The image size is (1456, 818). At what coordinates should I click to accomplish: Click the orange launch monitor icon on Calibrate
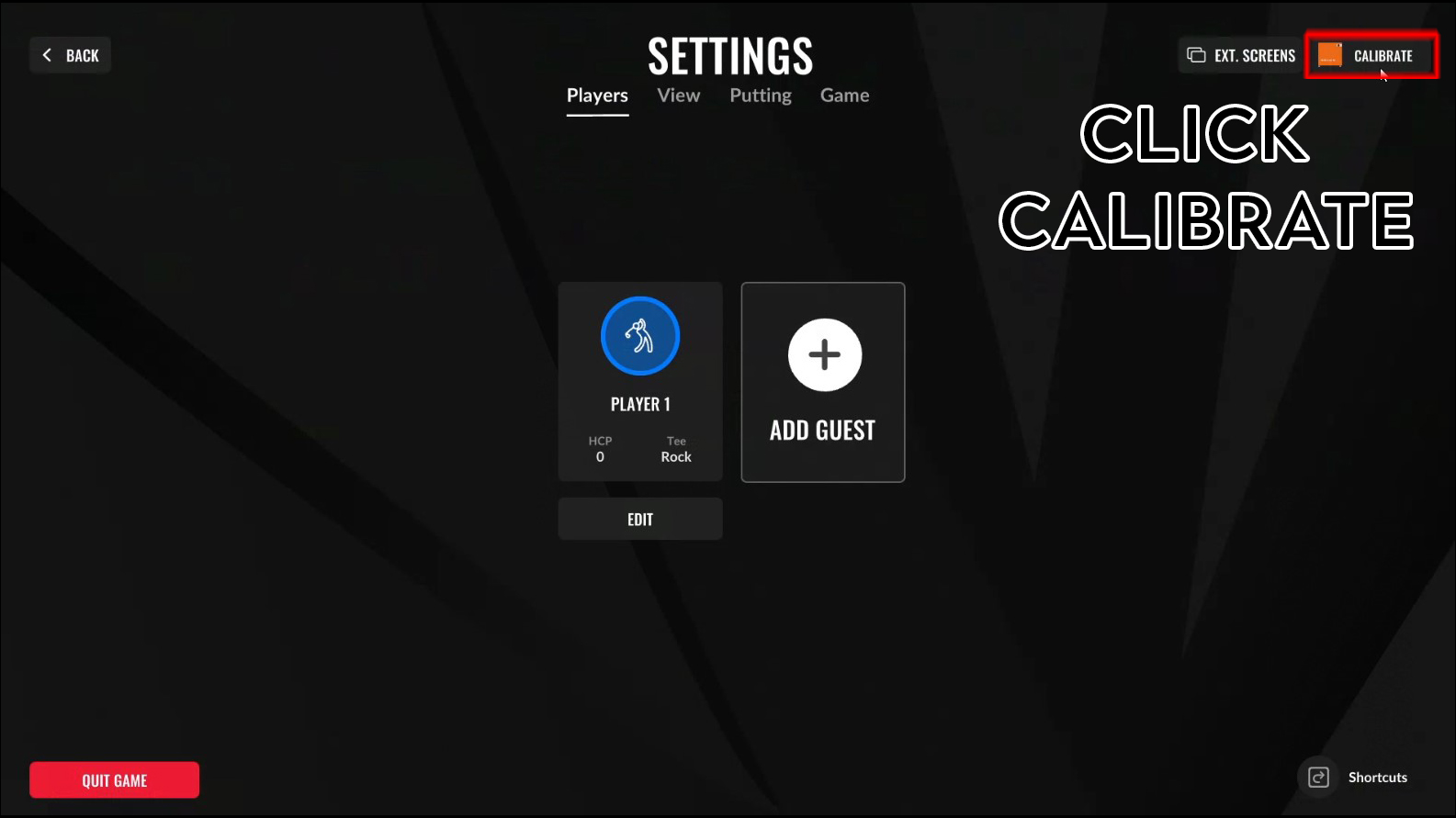[1330, 55]
